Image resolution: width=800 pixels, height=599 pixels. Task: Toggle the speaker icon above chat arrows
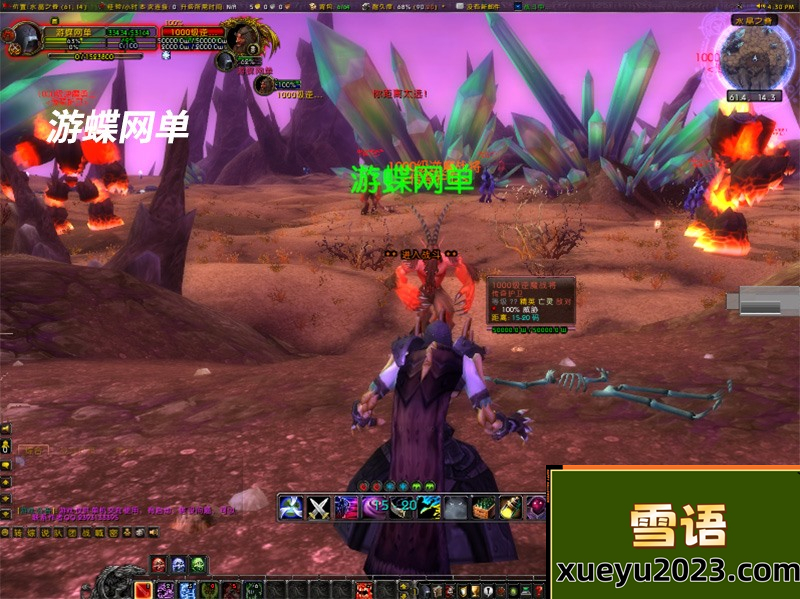coord(6,428)
